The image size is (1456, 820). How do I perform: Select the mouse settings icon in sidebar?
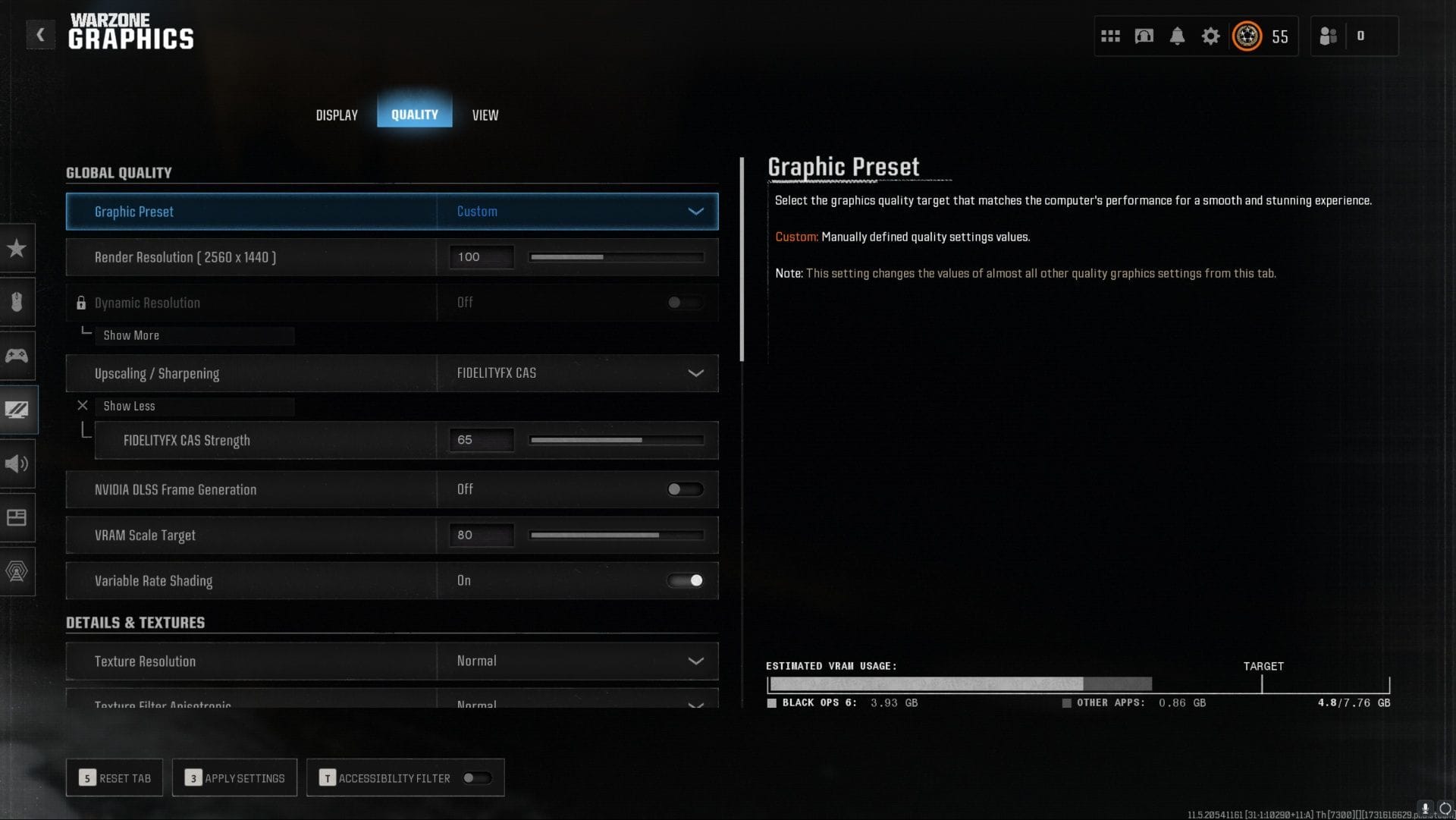[16, 302]
